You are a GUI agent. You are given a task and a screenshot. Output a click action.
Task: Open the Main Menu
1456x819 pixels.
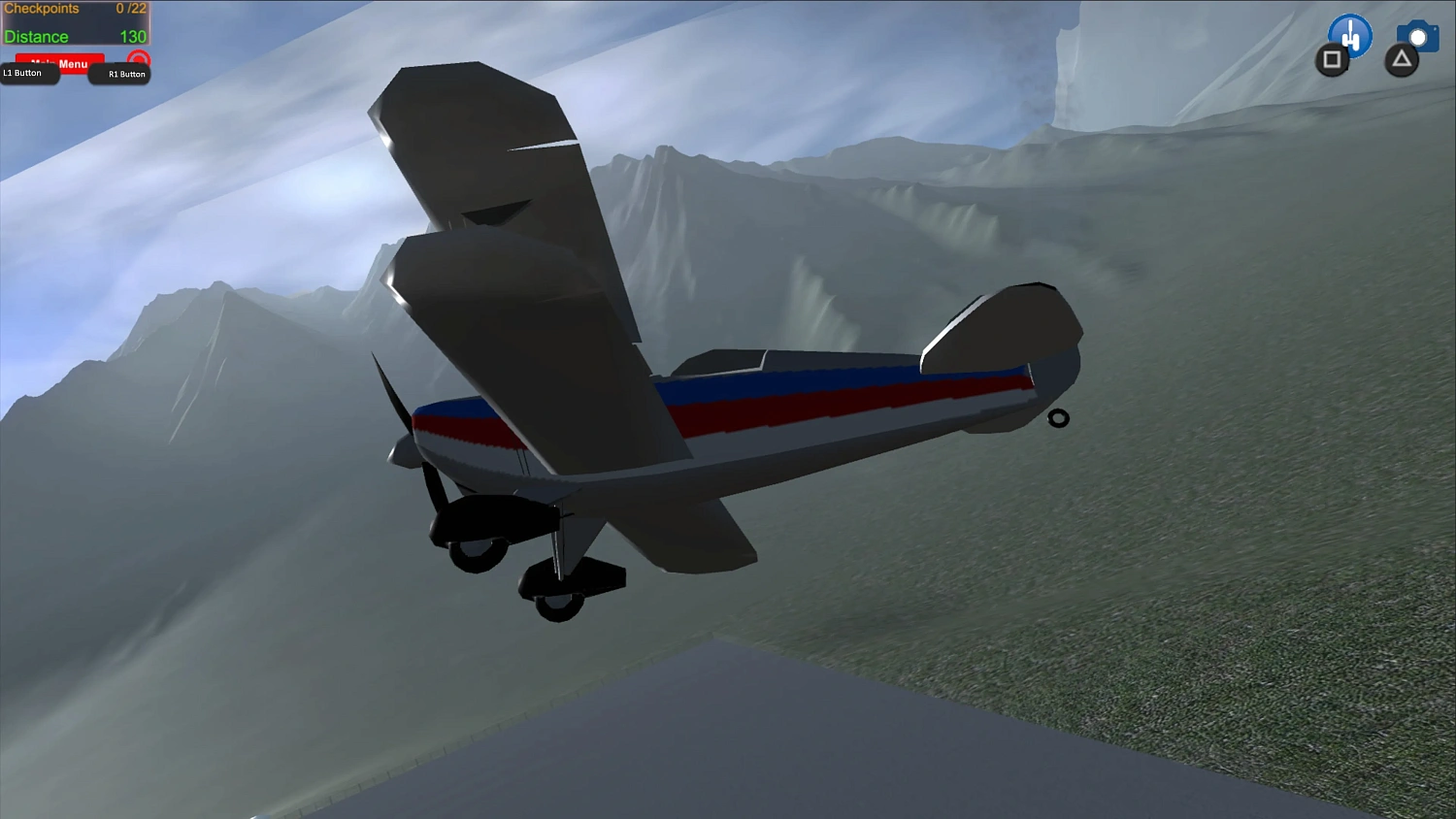click(x=60, y=64)
